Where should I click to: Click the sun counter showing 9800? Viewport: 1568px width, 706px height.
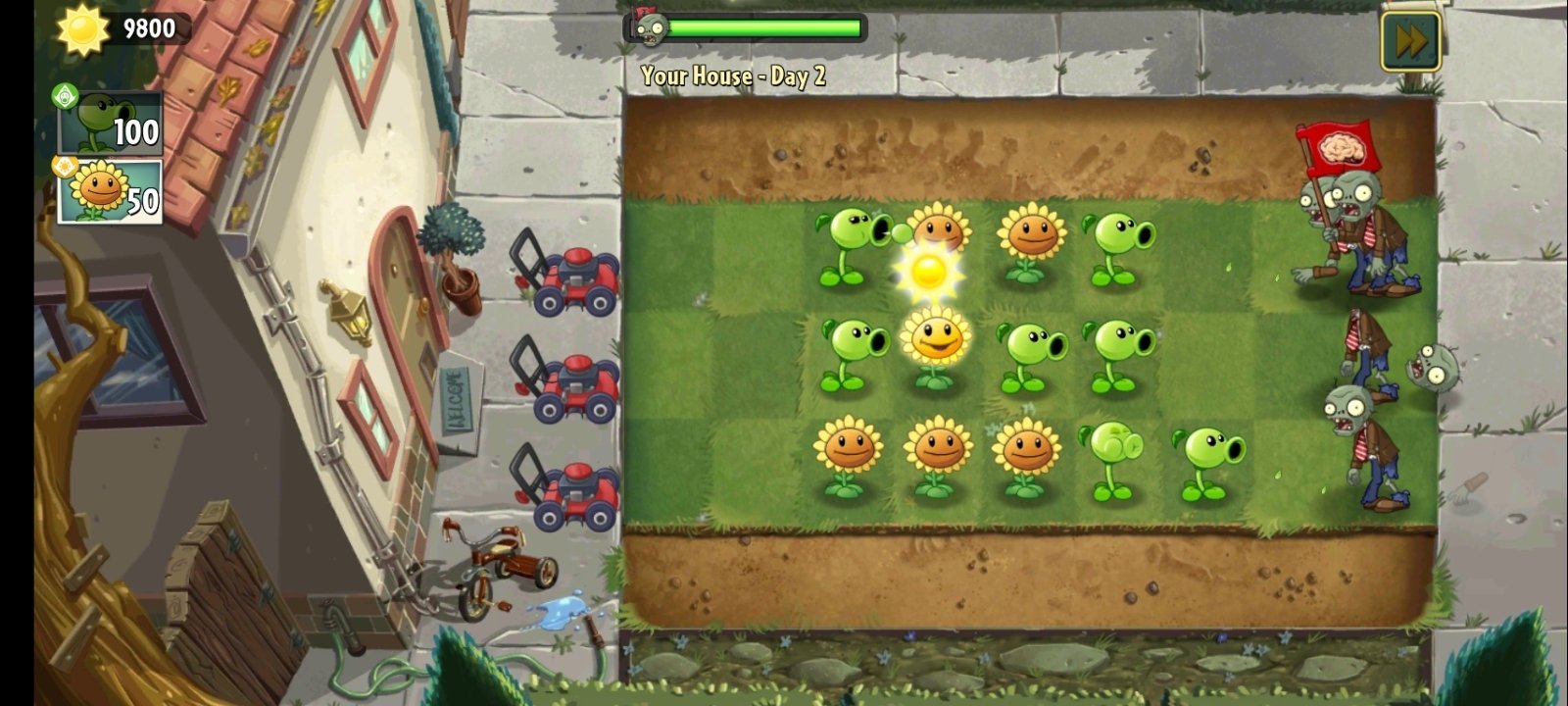(147, 26)
